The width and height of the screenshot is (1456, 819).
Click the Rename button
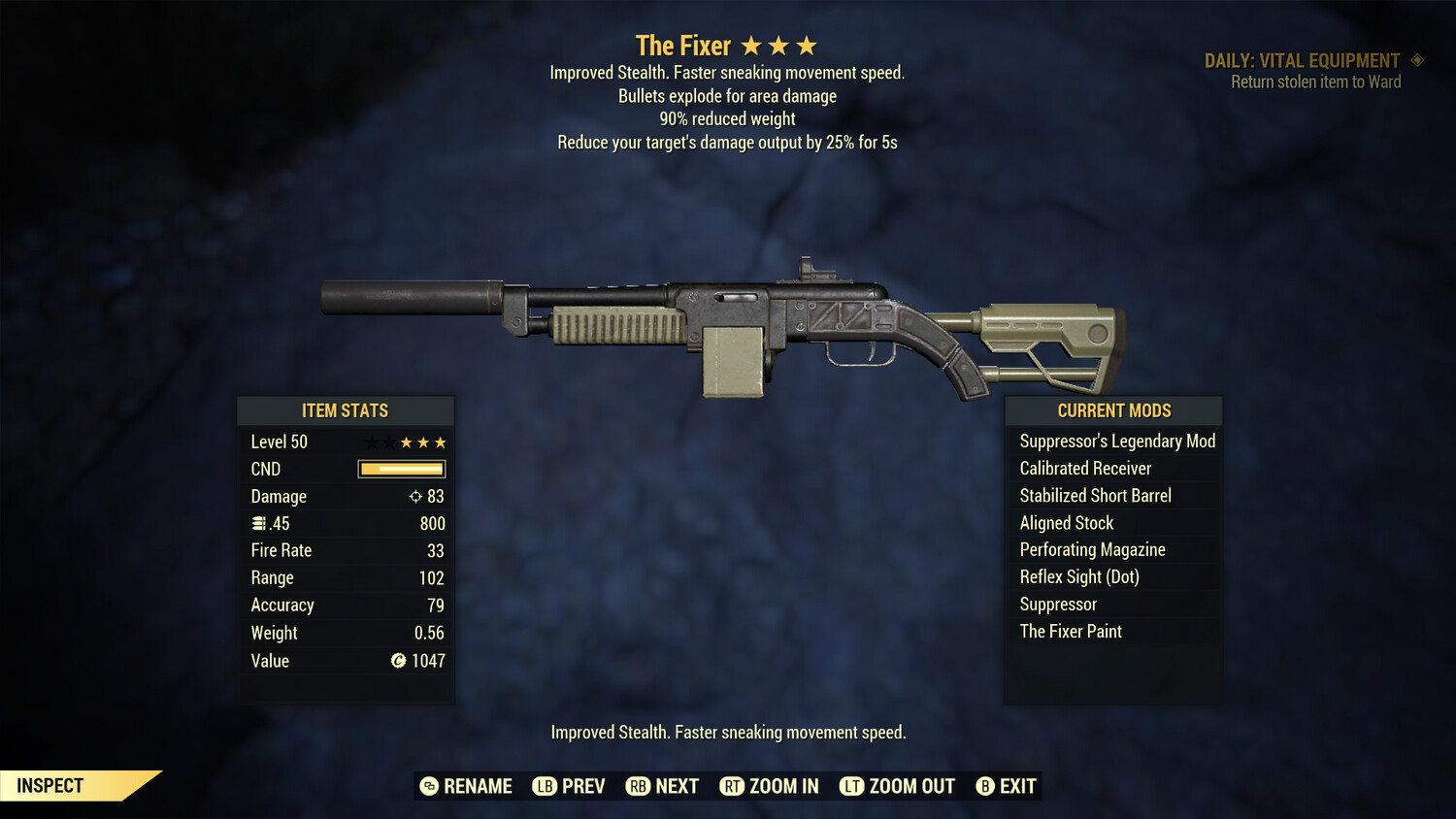(x=466, y=786)
